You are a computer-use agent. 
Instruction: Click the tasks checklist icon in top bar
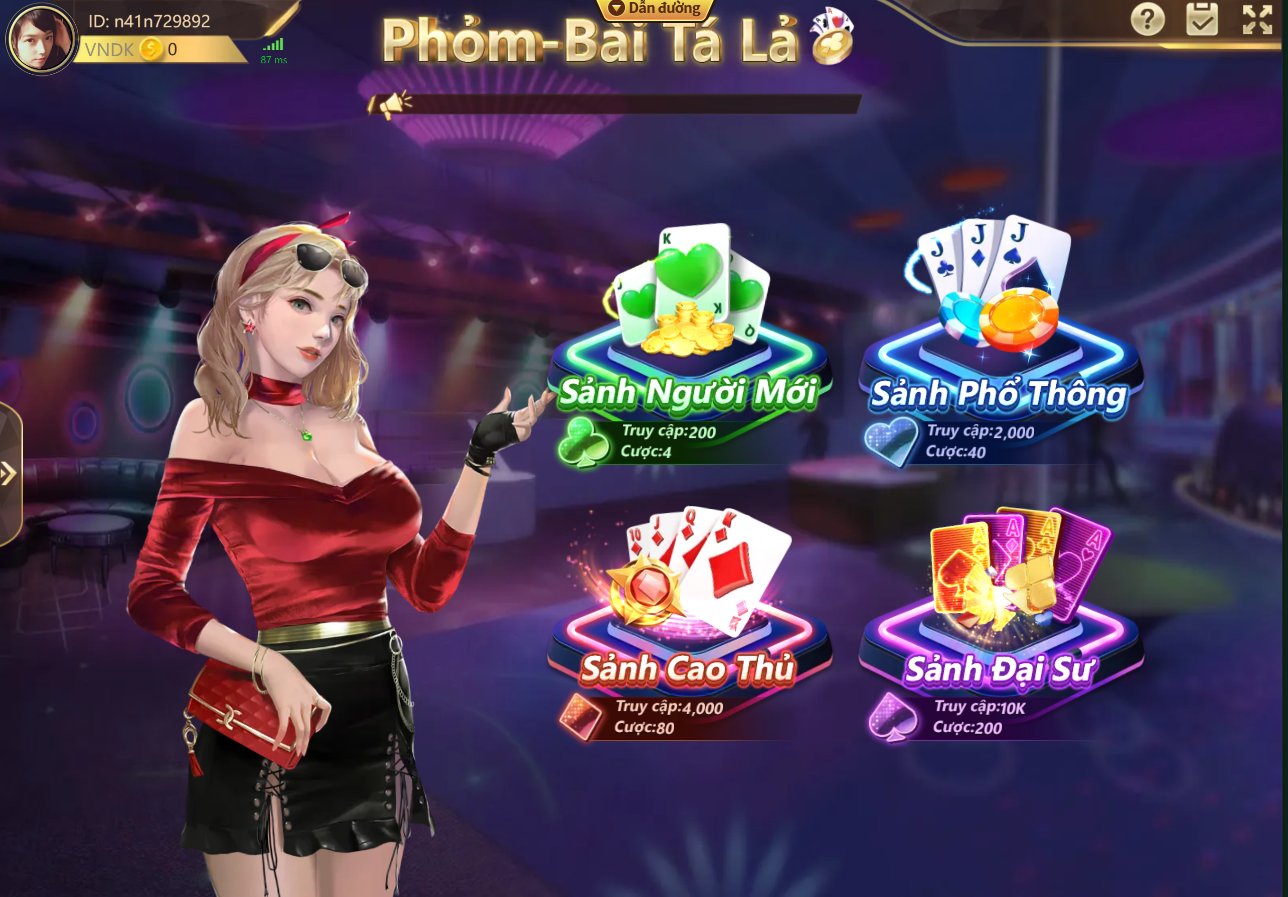[1202, 21]
